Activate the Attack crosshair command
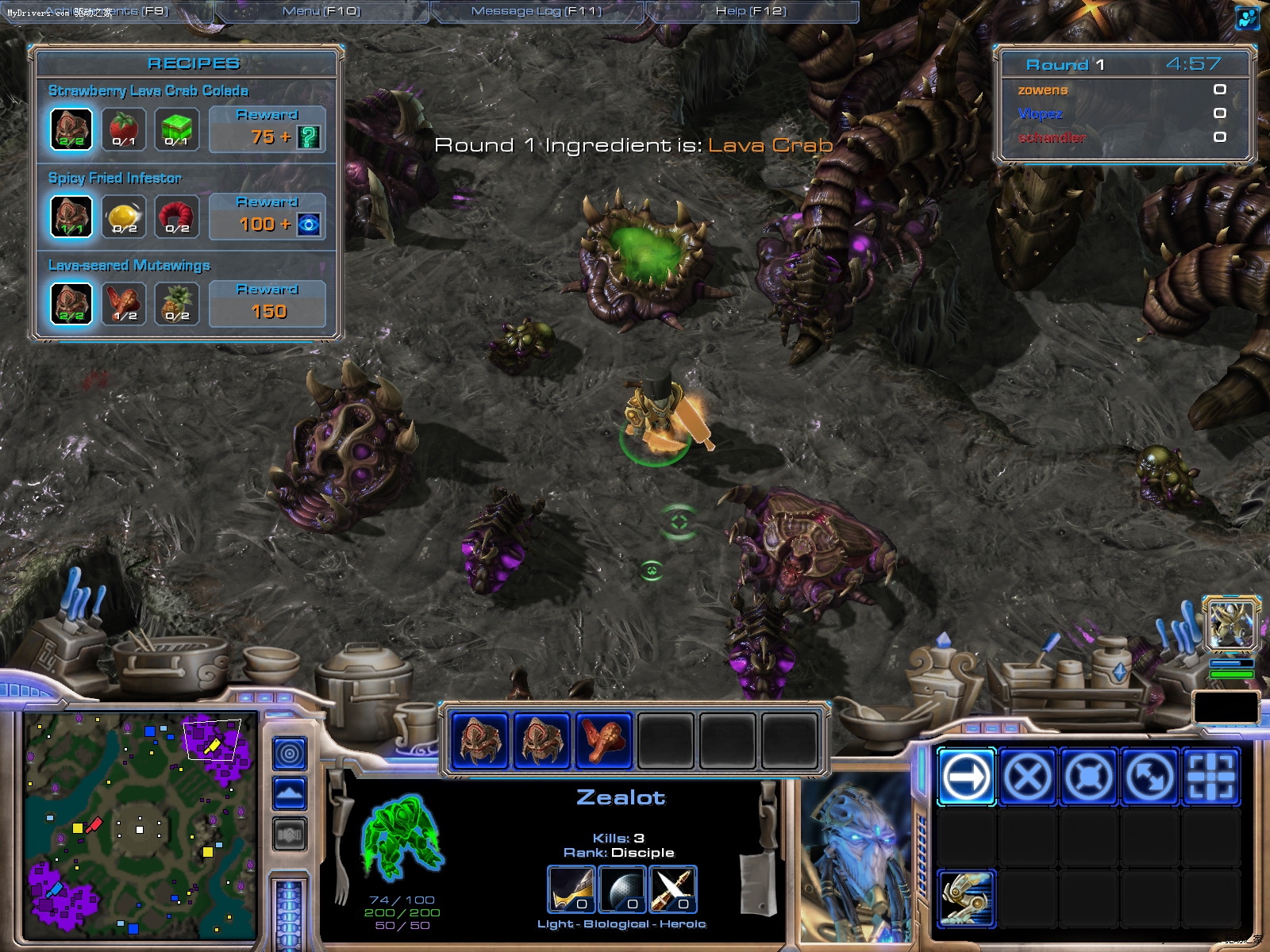 [x=1210, y=776]
